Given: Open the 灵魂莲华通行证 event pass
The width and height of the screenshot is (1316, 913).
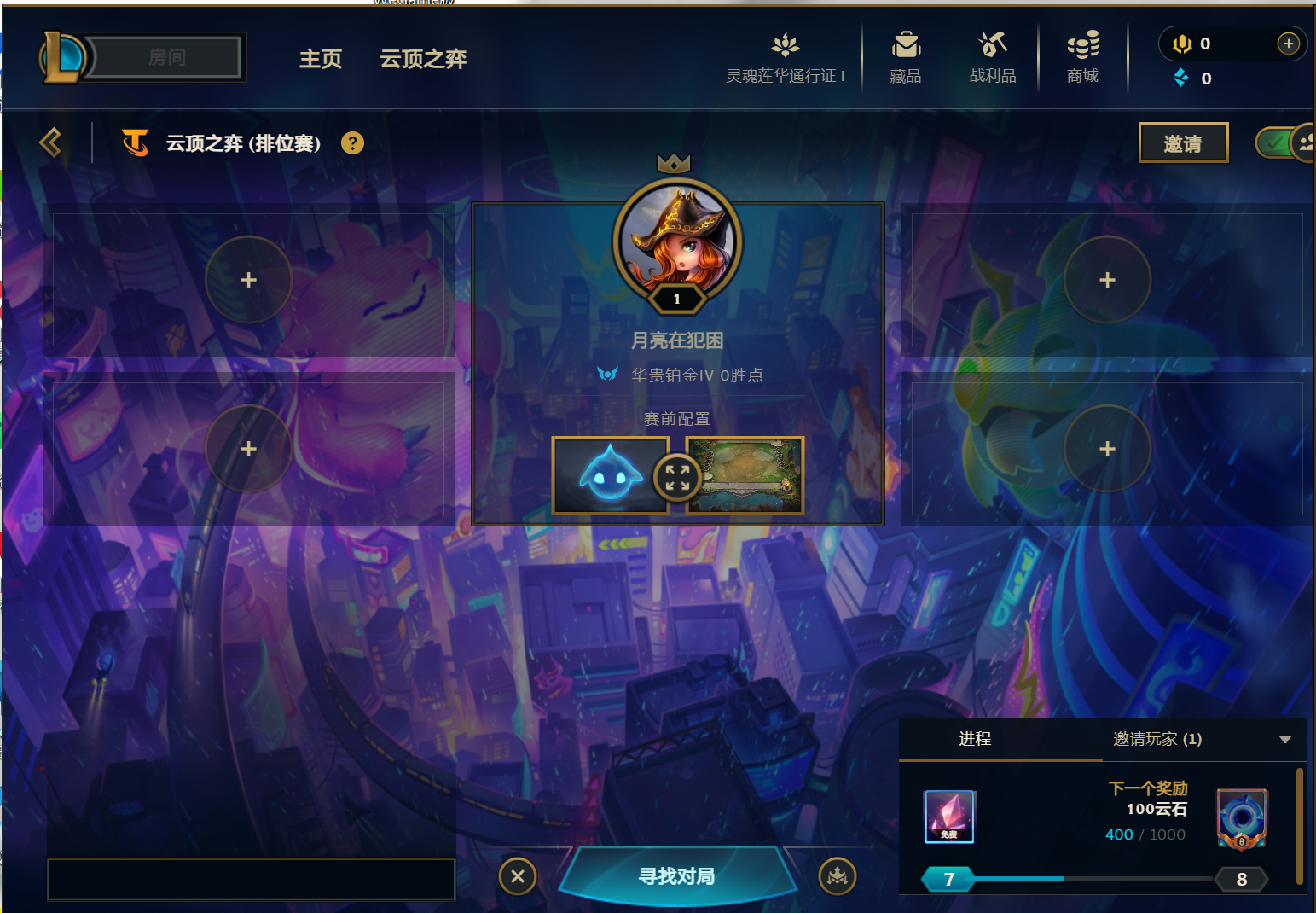Looking at the screenshot, I should pyautogui.click(x=784, y=55).
